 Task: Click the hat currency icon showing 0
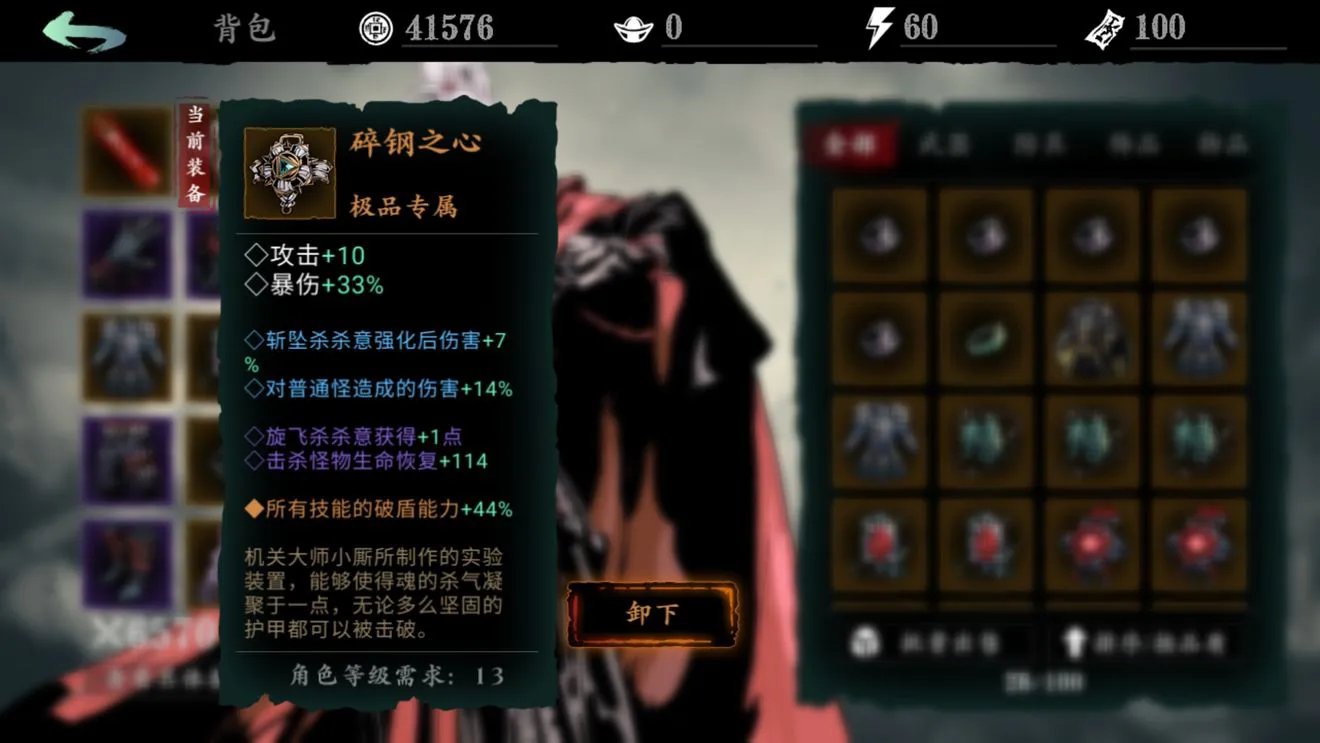pos(632,27)
